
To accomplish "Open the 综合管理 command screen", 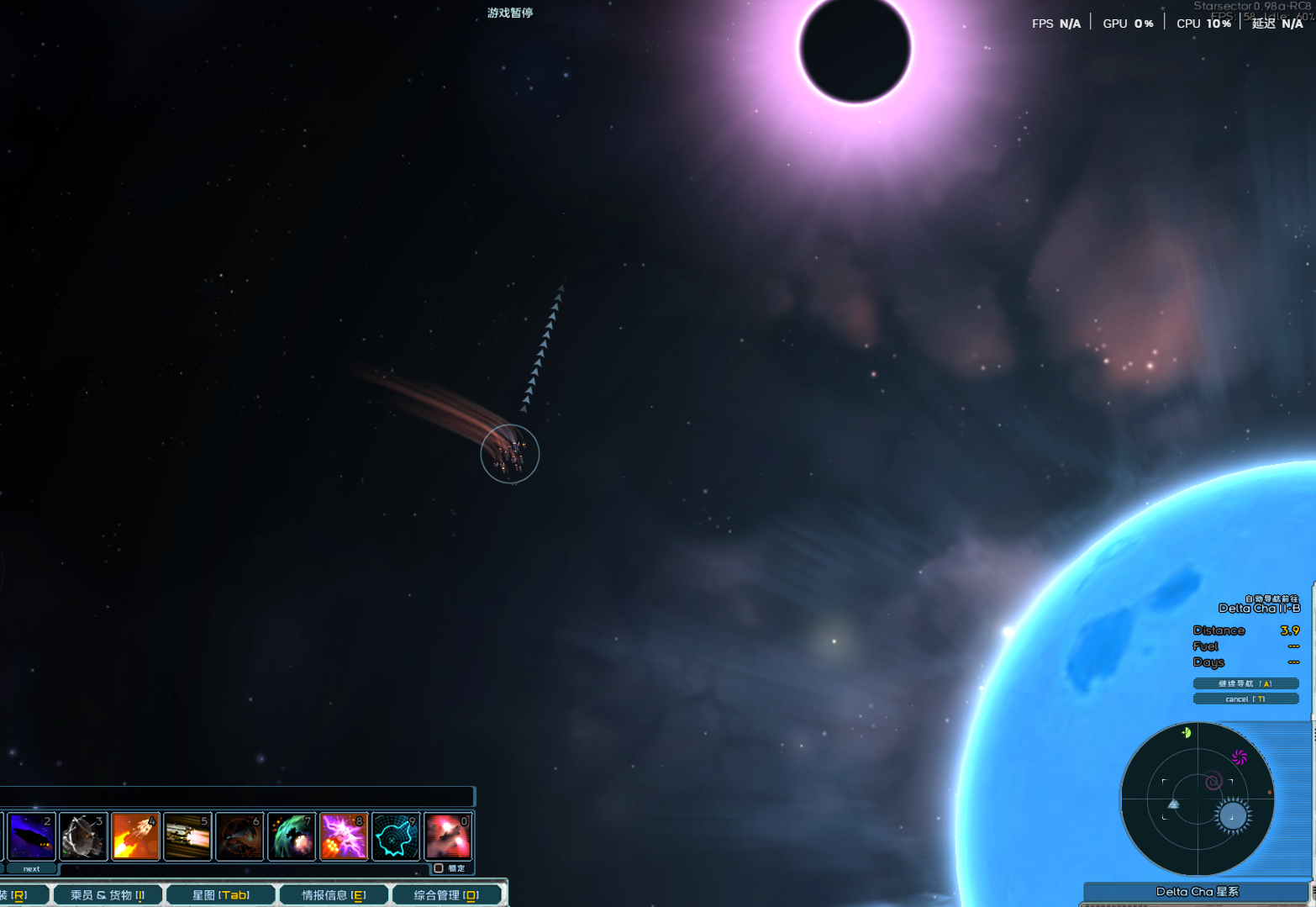I will click(446, 895).
